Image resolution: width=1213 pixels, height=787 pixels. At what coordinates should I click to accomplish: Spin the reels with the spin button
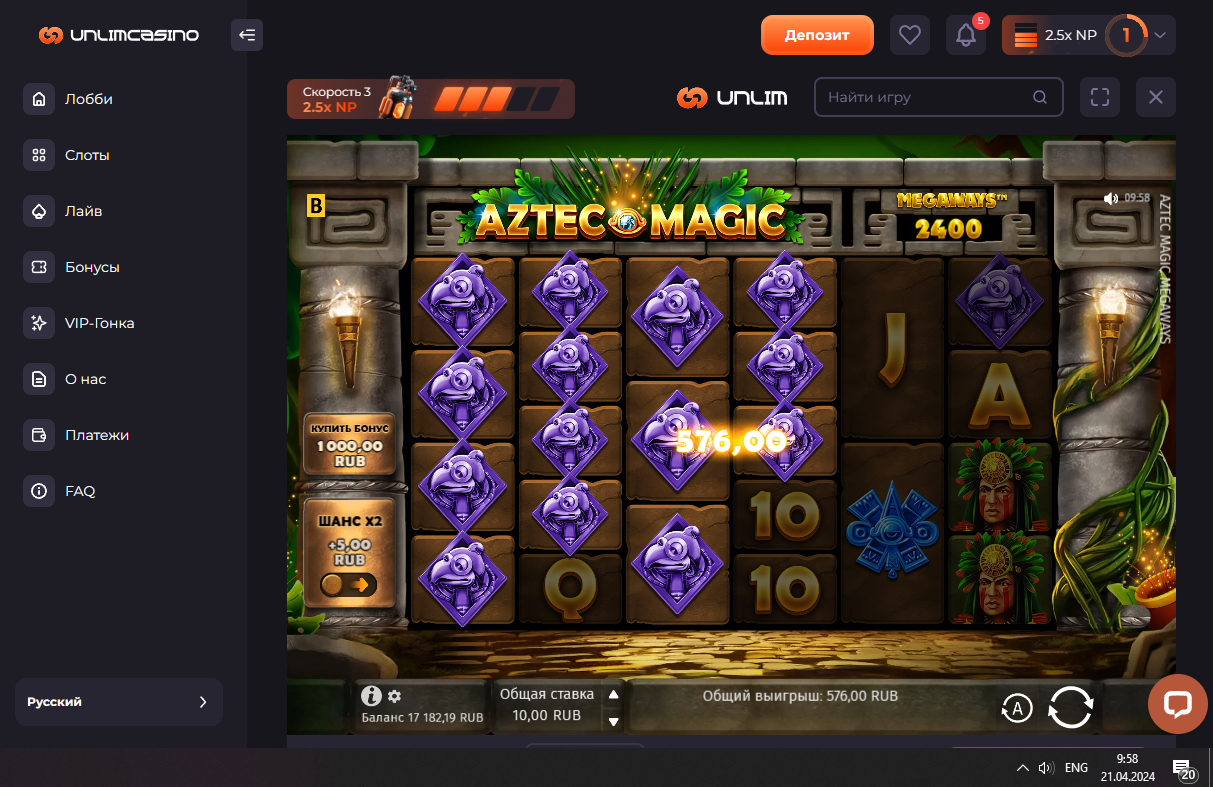(x=1070, y=708)
